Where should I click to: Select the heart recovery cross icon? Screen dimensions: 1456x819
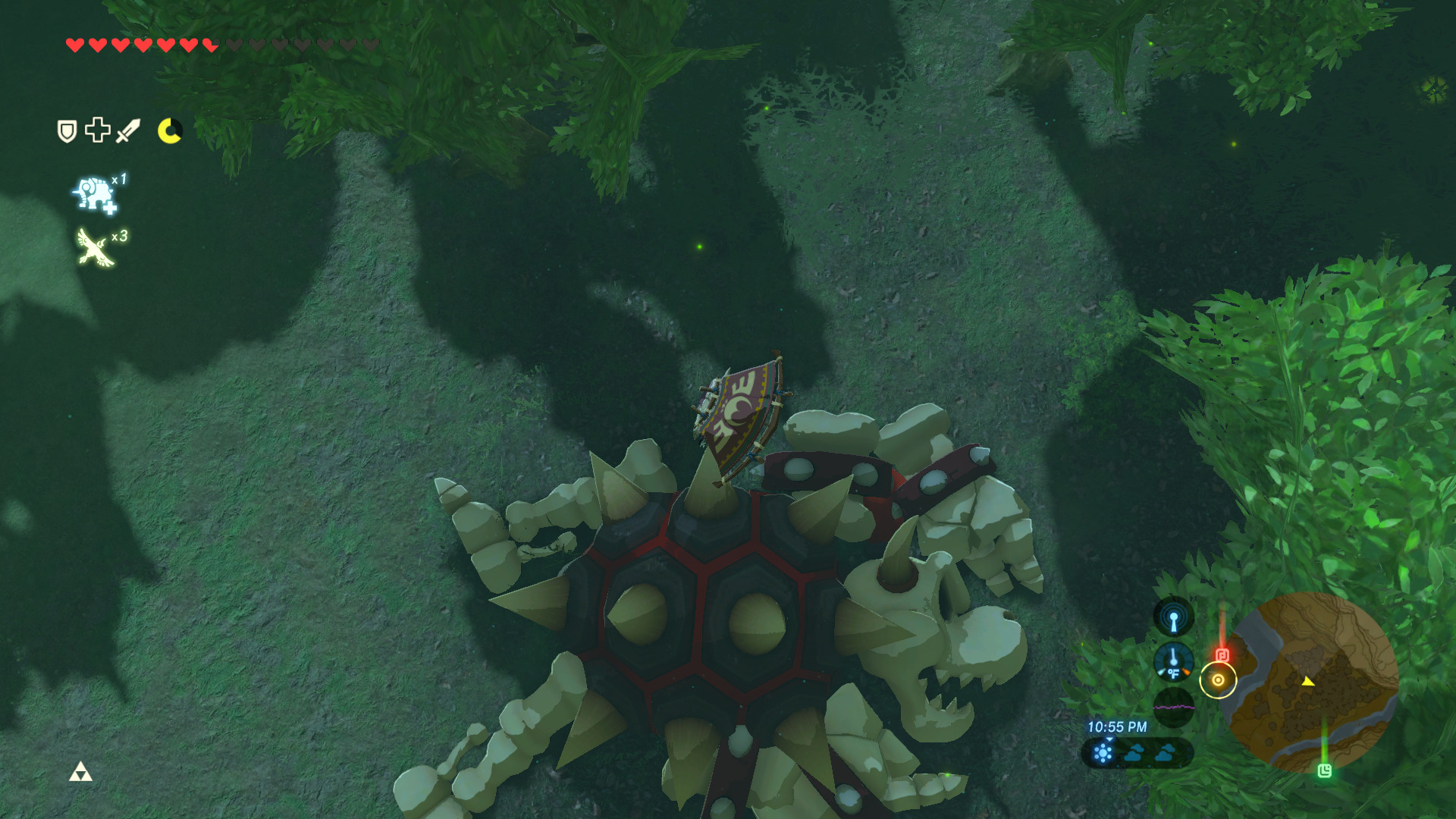click(97, 130)
